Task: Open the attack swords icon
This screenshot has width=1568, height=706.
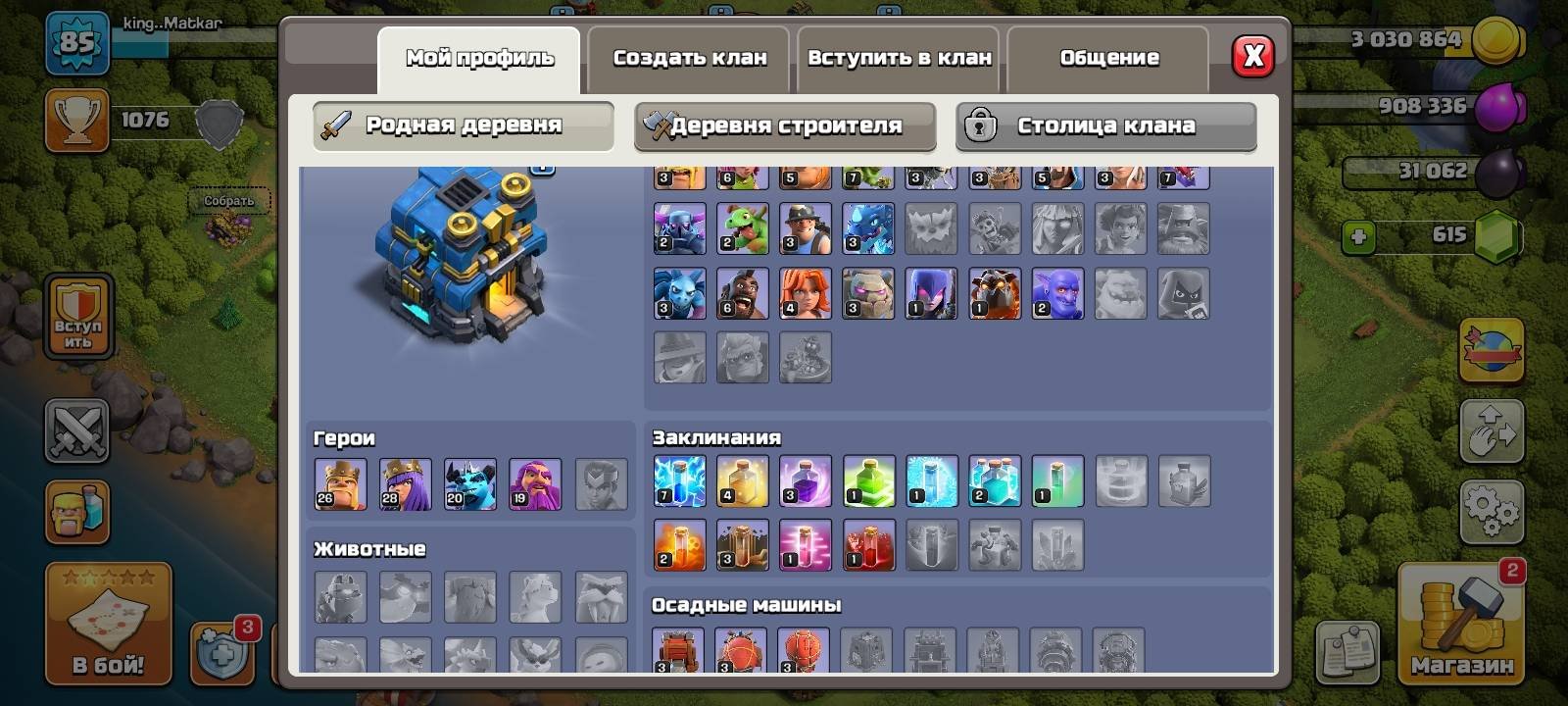Action: pos(77,430)
